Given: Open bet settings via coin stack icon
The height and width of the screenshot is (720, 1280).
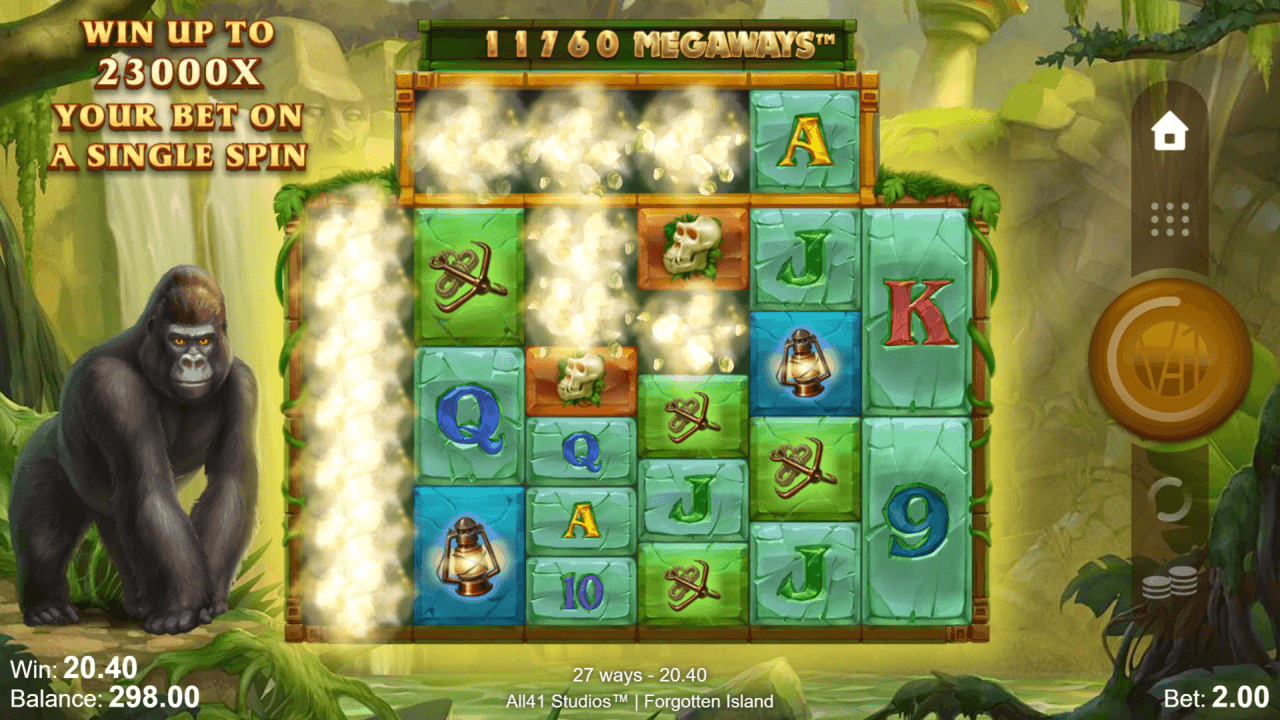Looking at the screenshot, I should point(1169,583).
